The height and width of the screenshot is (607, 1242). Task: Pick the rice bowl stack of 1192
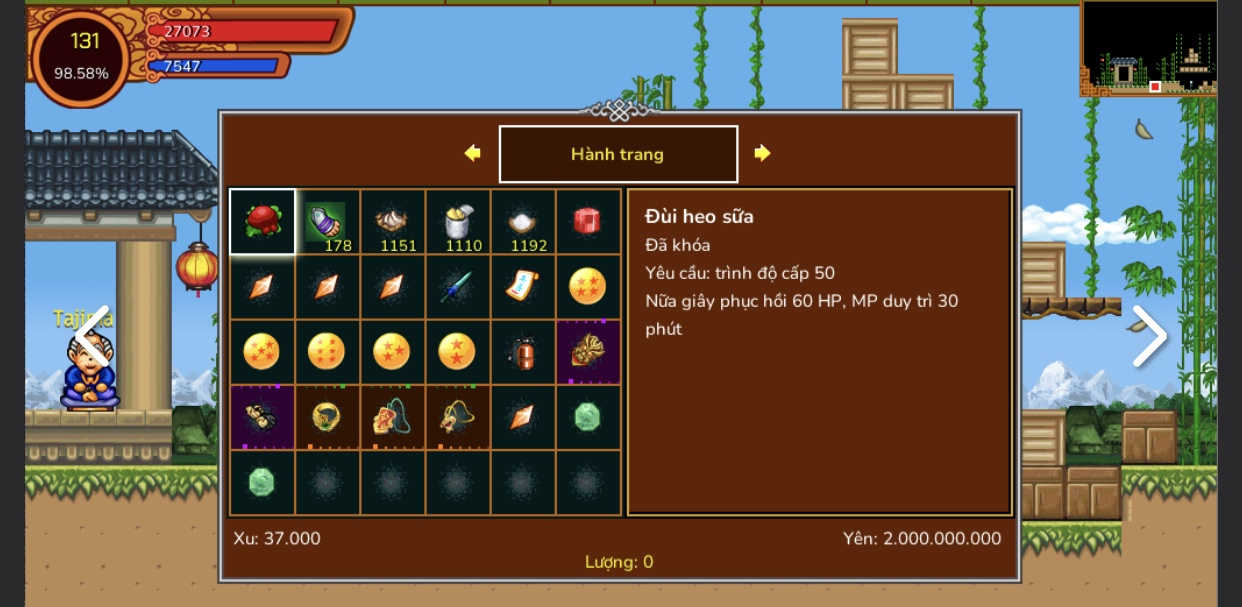(522, 221)
